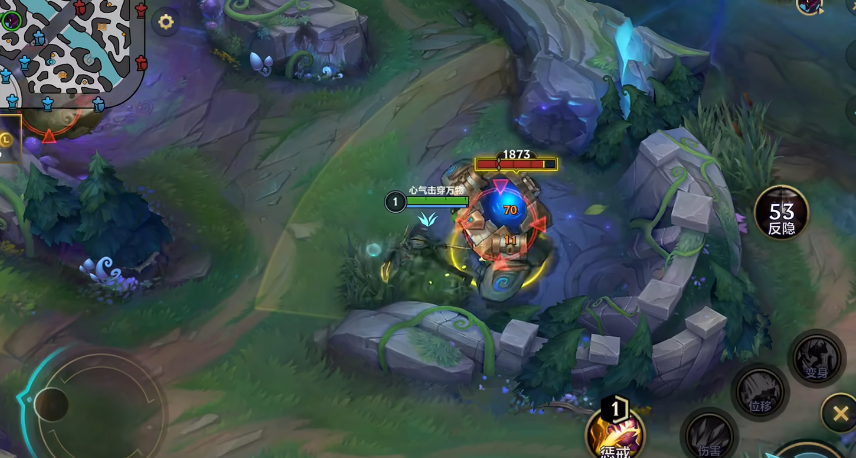
Task: Open settings with the gear icon
Action: click(166, 22)
